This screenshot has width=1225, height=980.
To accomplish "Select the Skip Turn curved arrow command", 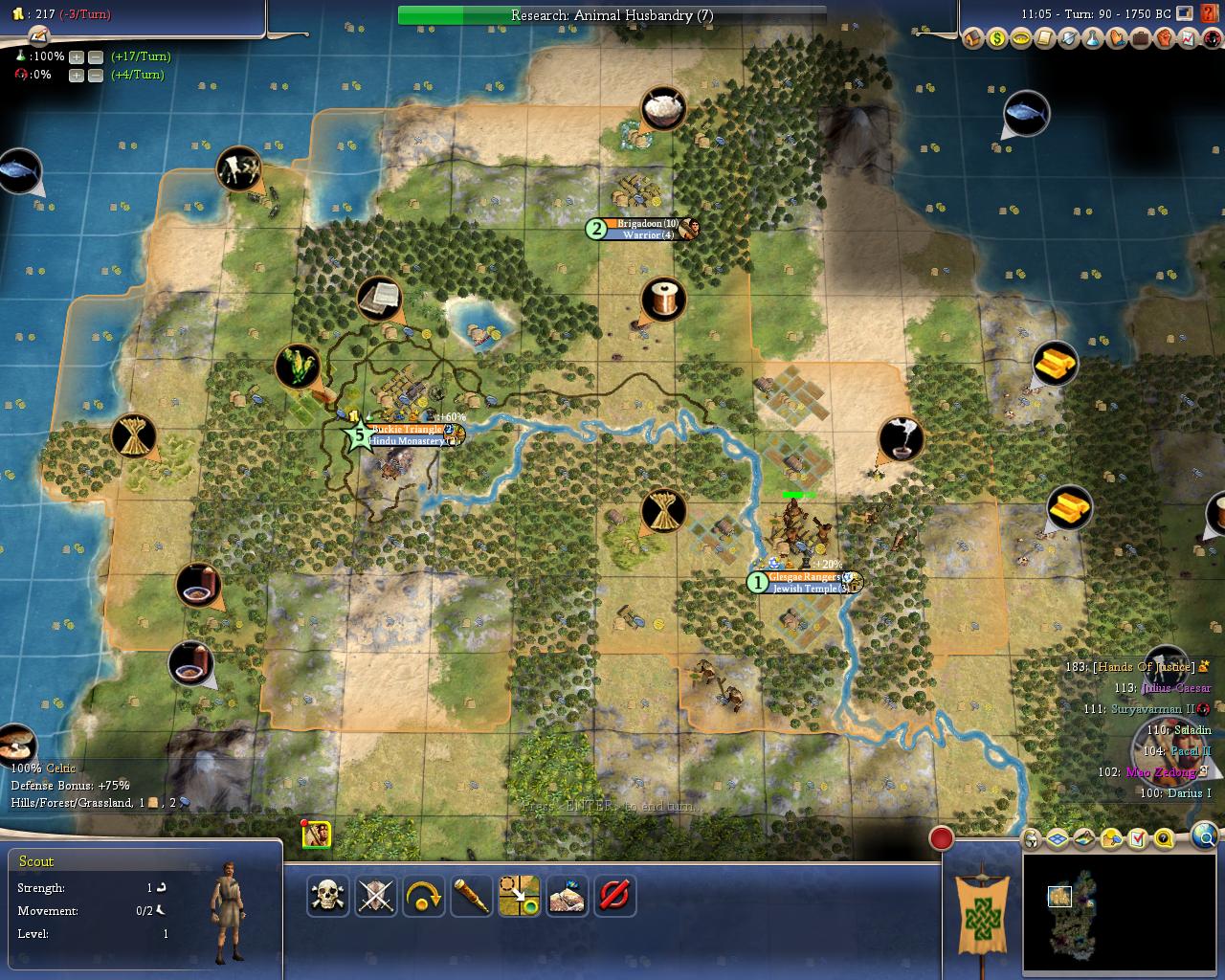I will [x=424, y=896].
